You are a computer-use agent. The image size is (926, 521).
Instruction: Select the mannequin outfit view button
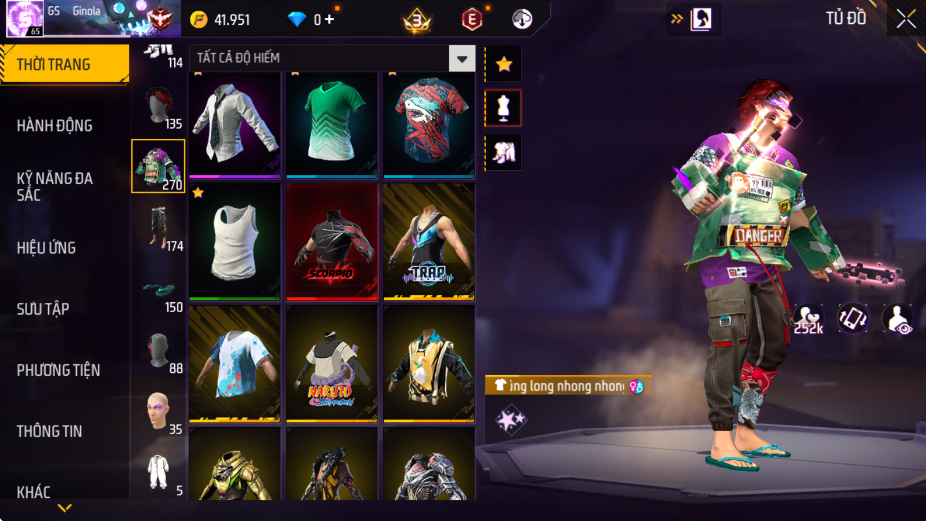(x=503, y=108)
